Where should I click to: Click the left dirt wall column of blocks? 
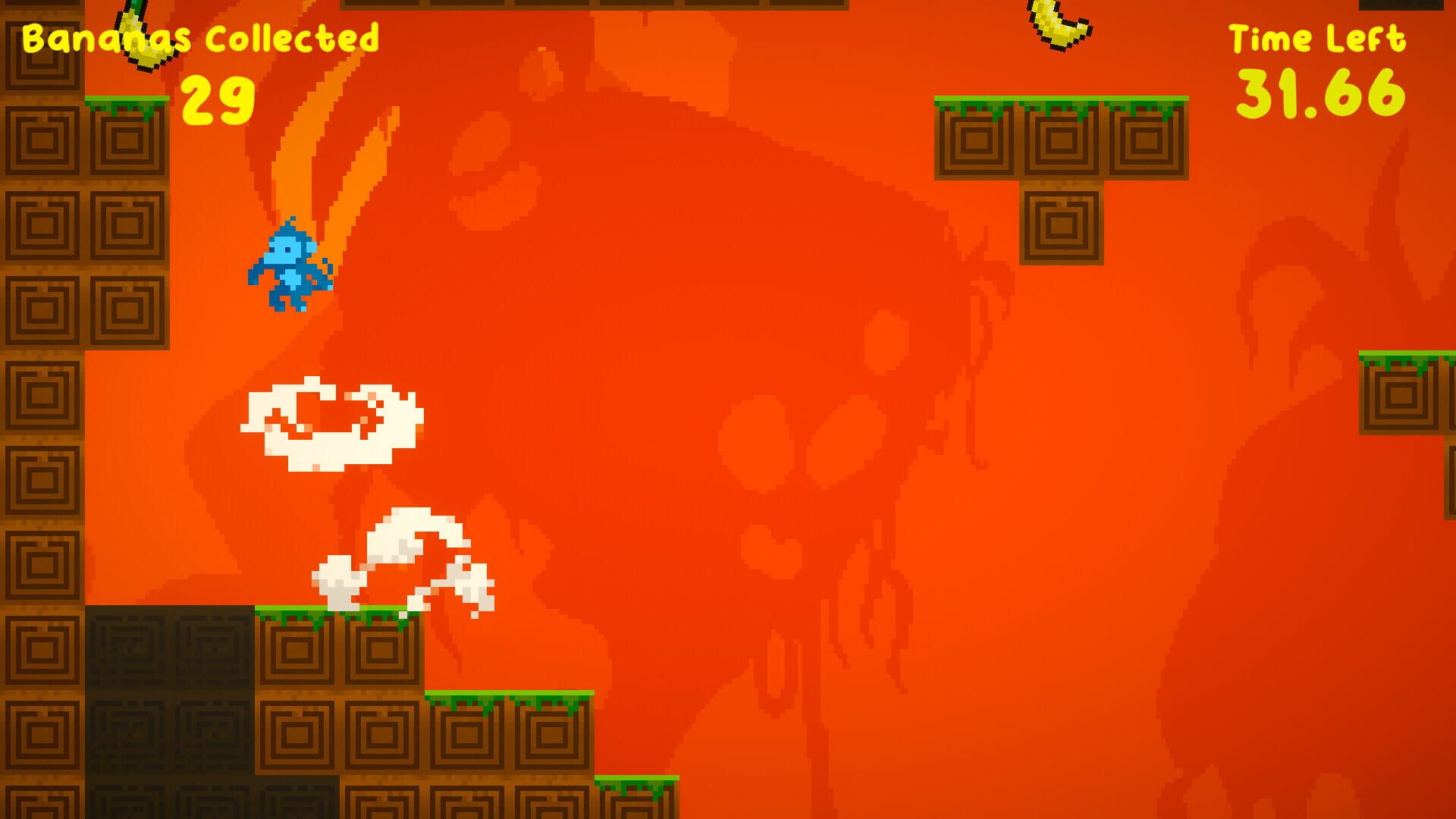(42, 379)
